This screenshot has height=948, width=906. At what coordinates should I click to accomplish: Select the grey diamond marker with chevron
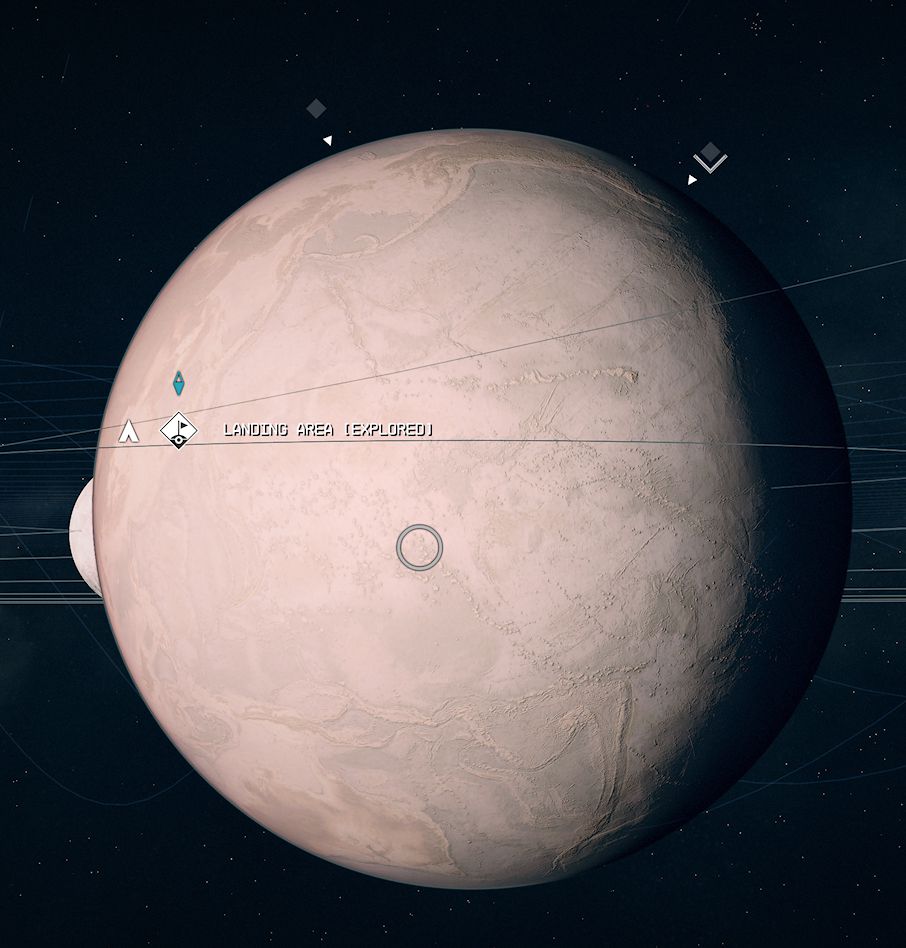click(710, 155)
